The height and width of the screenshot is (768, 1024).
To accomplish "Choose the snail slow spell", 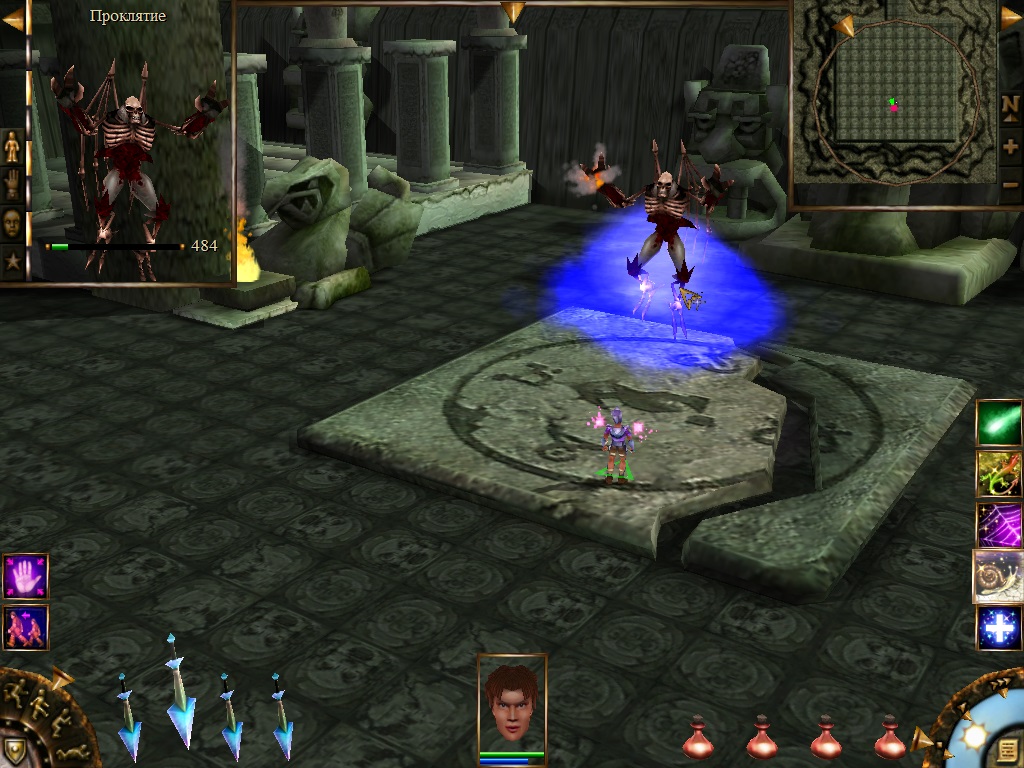I will pos(998,576).
